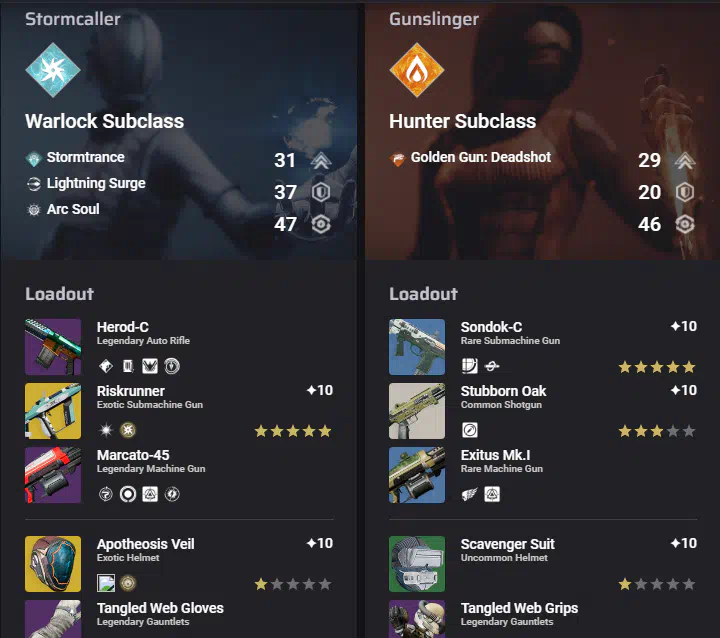Image resolution: width=720 pixels, height=638 pixels.
Task: Open the Tangled Web Grips item
Action: click(x=417, y=618)
